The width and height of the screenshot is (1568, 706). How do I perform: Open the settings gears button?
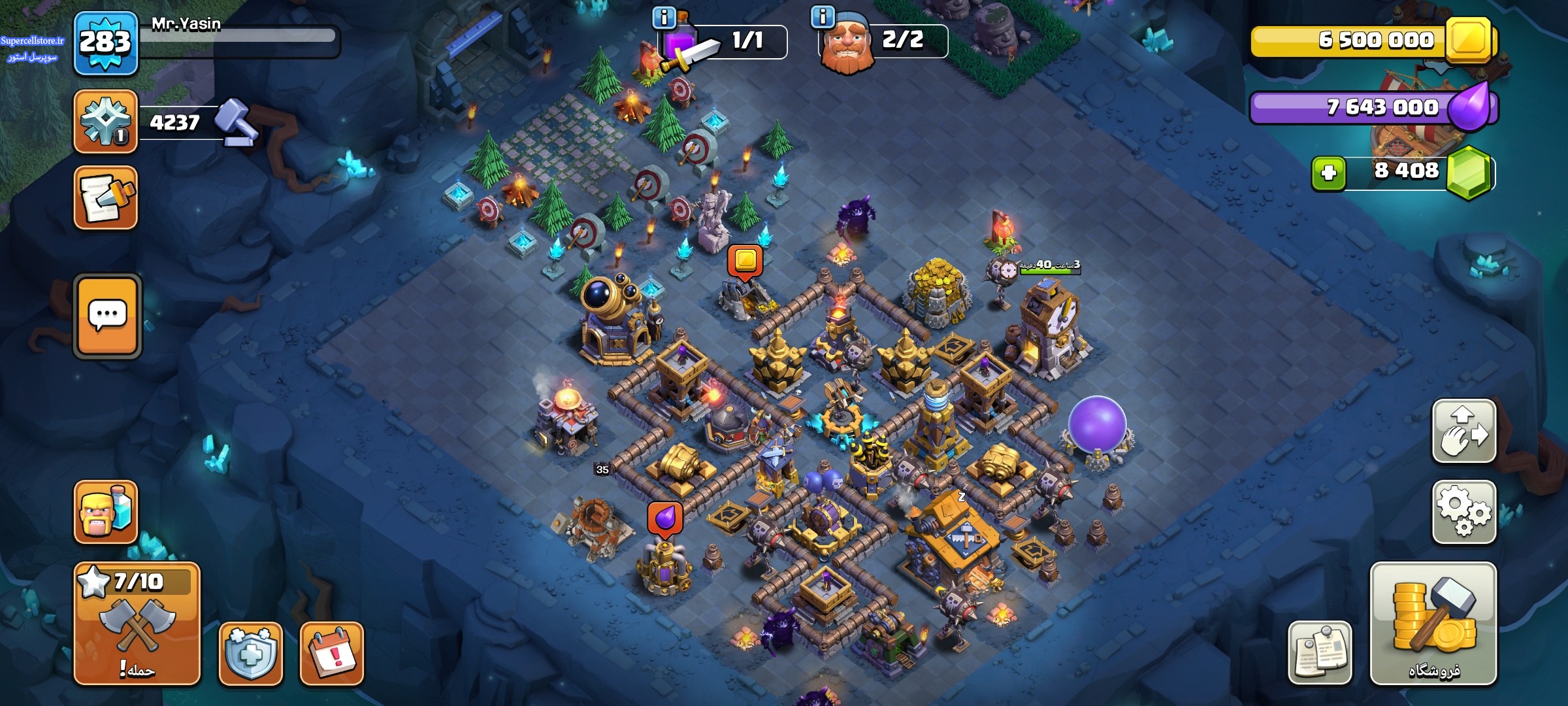coord(1463,512)
